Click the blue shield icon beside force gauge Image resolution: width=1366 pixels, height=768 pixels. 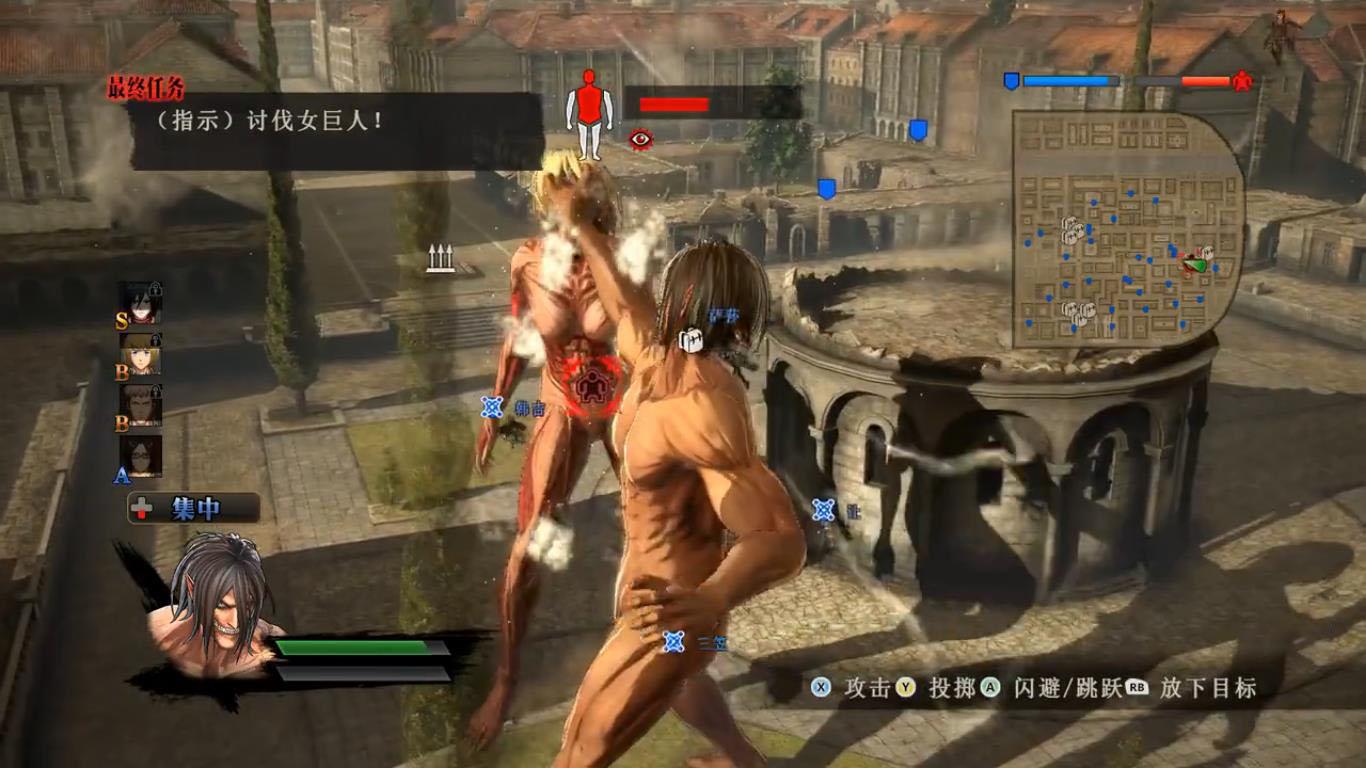click(1011, 81)
